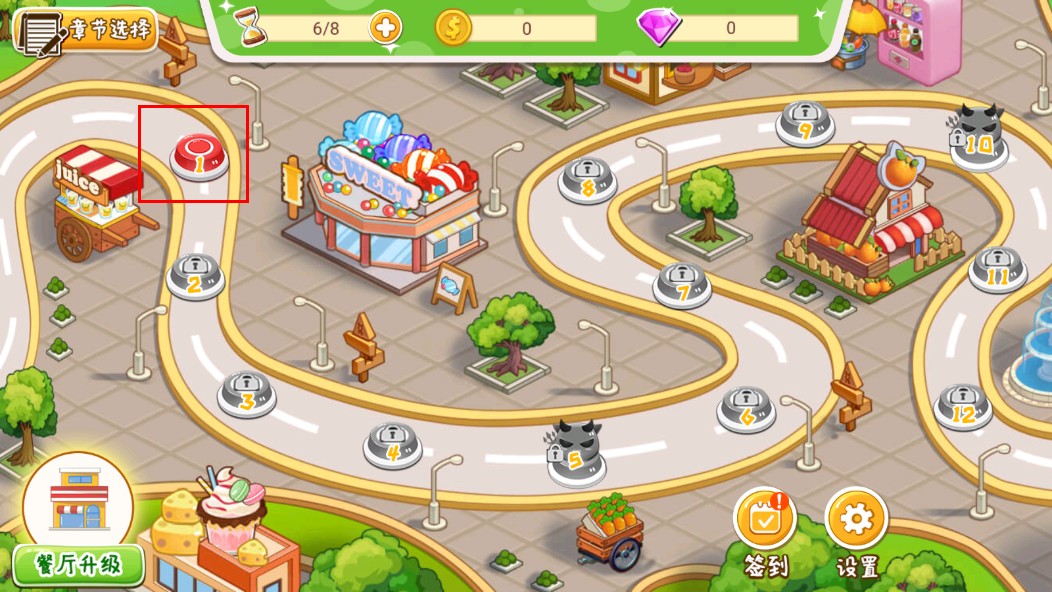Select locked level 11 node
This screenshot has width=1052, height=592.
pyautogui.click(x=997, y=268)
